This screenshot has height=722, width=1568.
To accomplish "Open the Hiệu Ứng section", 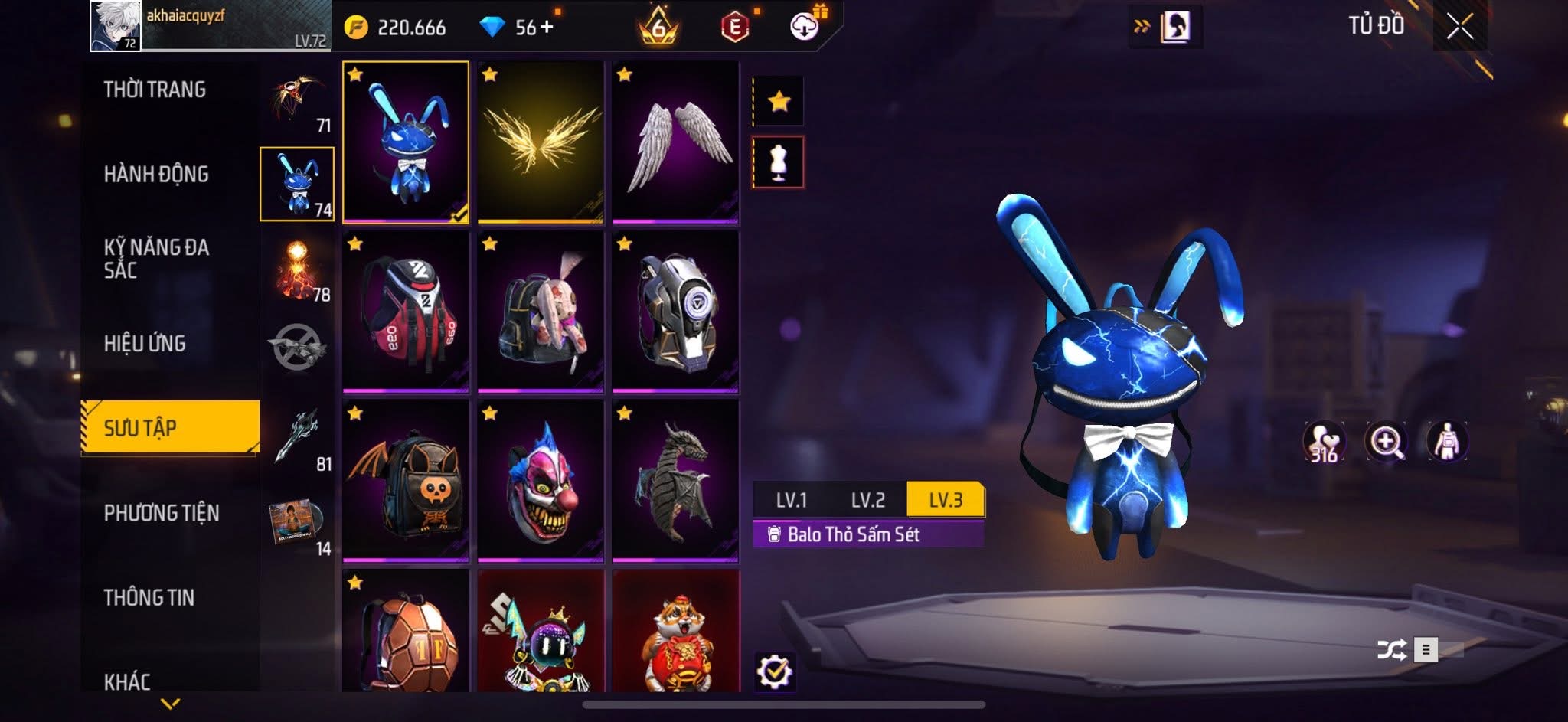I will [x=145, y=344].
